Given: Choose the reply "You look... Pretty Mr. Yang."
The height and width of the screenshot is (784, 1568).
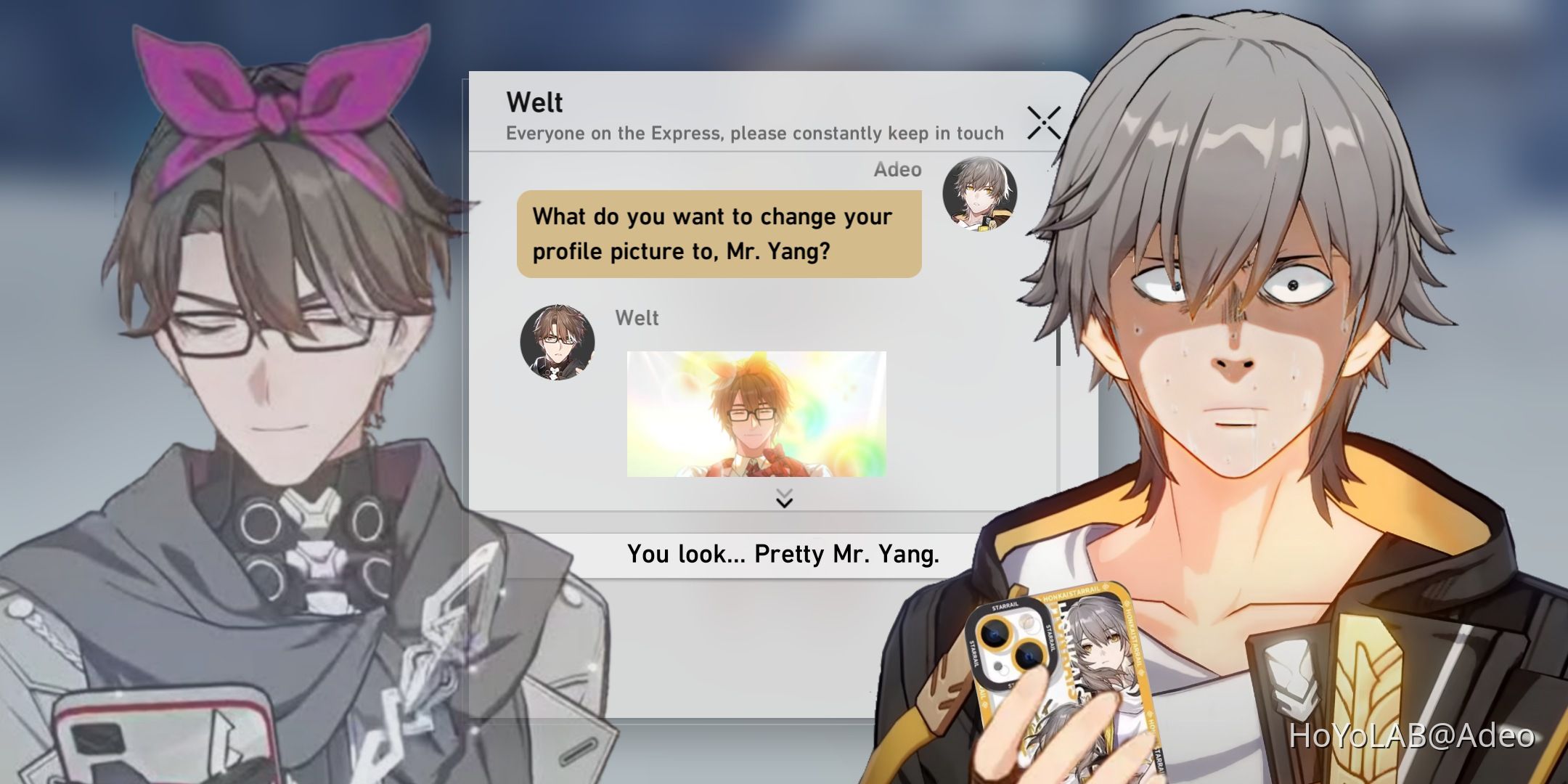Looking at the screenshot, I should 783,555.
